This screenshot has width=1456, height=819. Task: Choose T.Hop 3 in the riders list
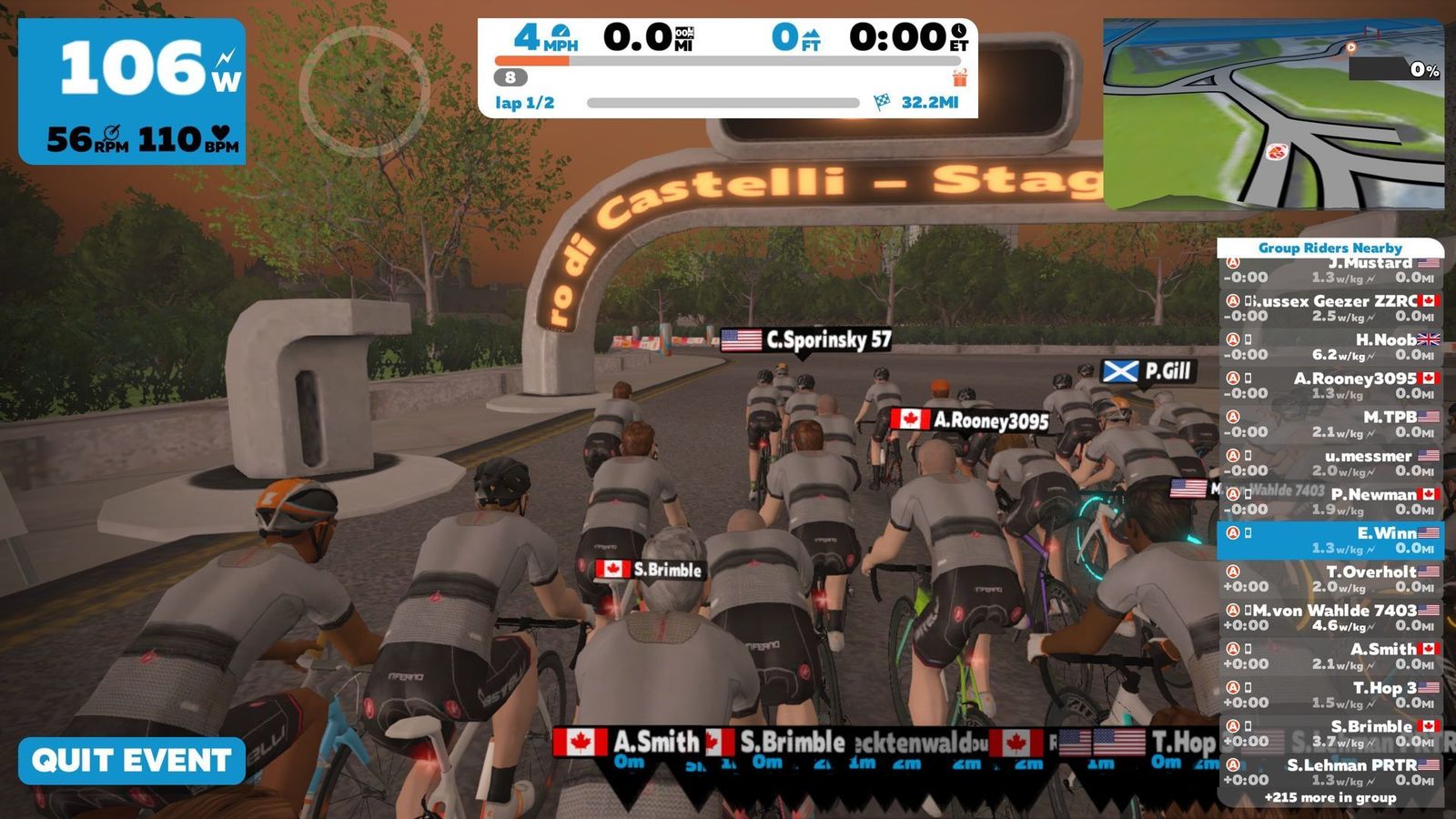pos(1330,694)
